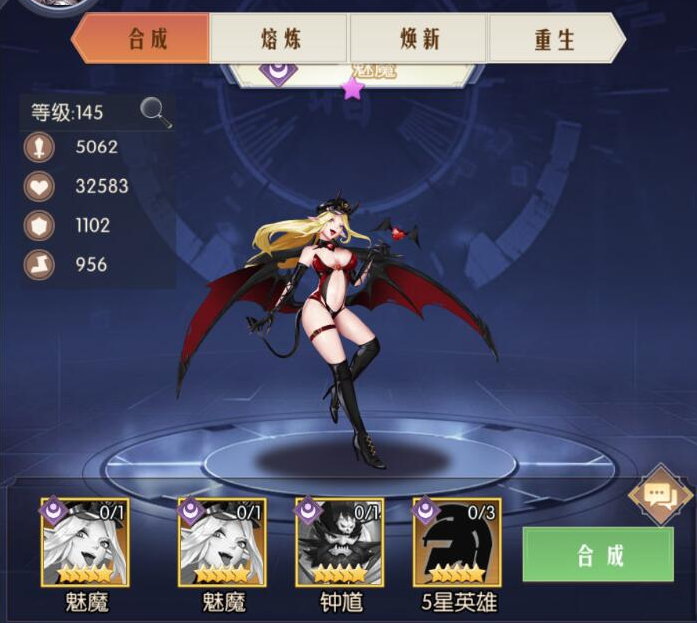Screen dimensions: 697x623
Task: Open the chat bubble icon
Action: click(x=659, y=494)
